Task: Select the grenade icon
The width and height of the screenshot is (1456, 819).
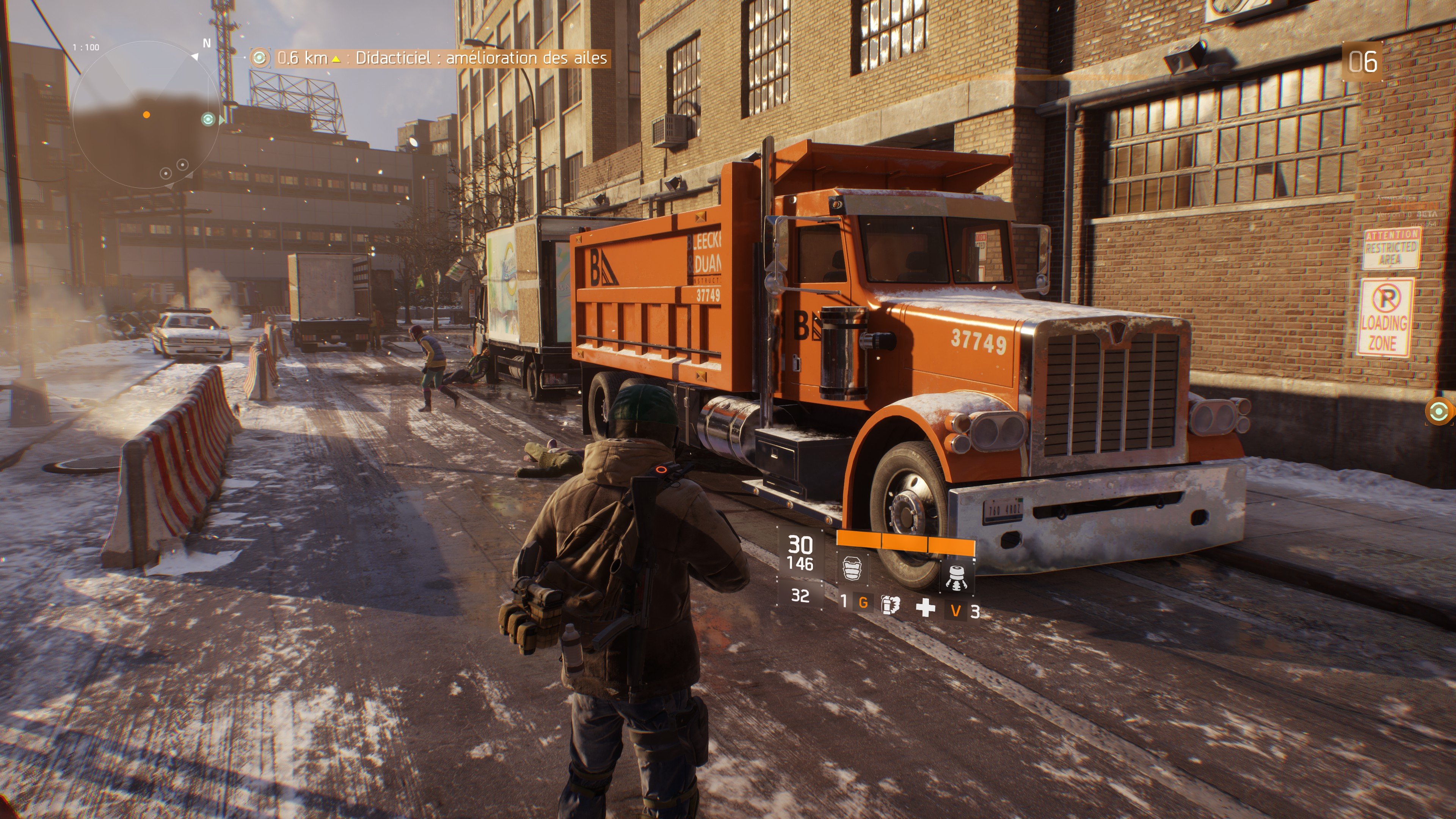Action: tap(890, 604)
